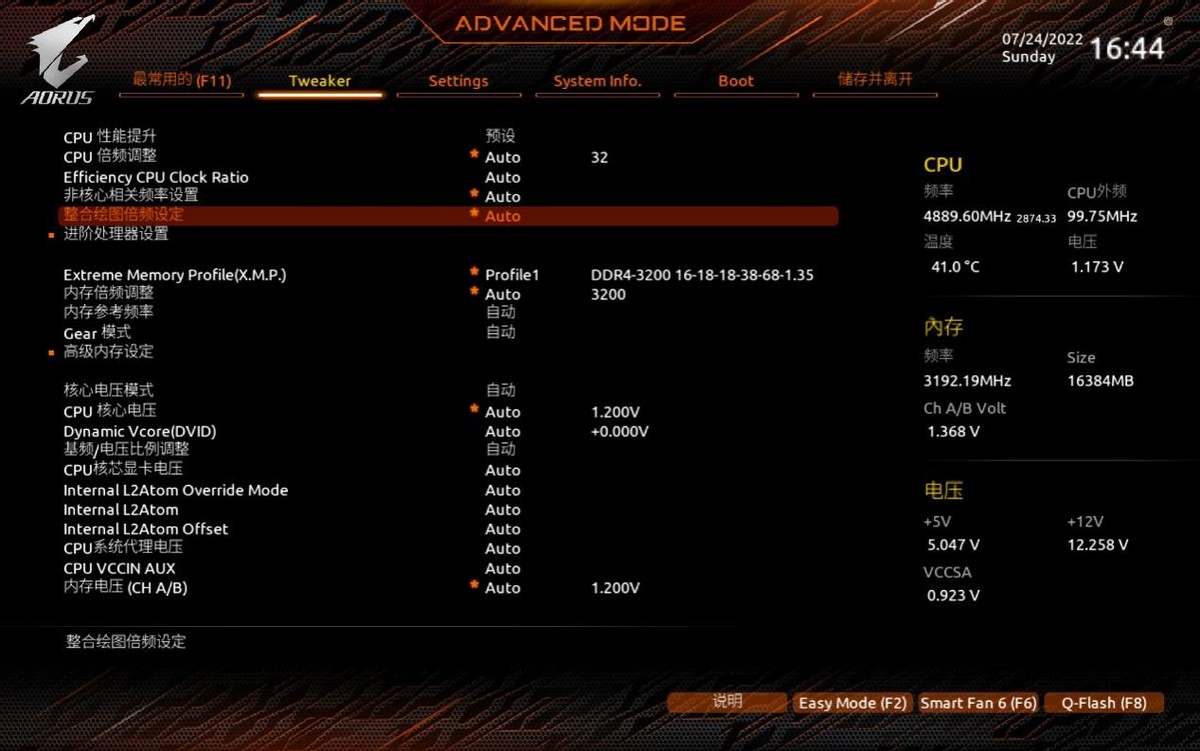Select the Boot tab

click(736, 81)
